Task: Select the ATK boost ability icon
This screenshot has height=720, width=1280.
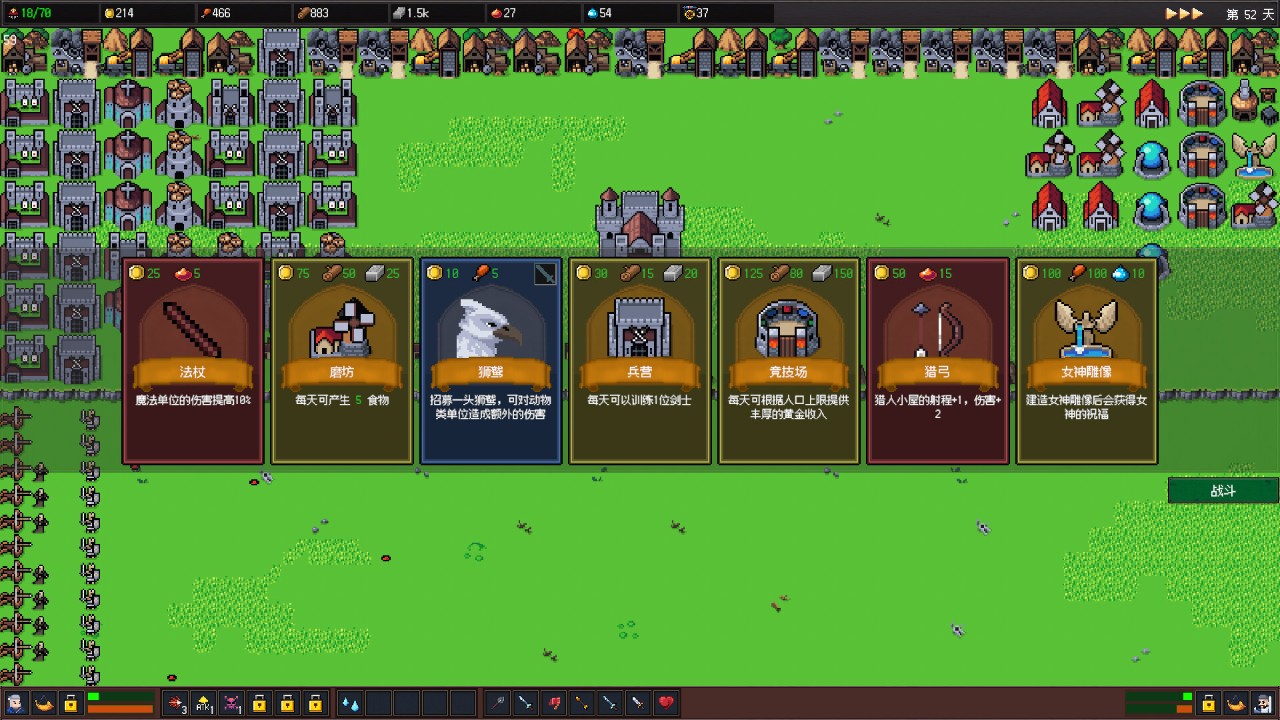Action: [204, 703]
